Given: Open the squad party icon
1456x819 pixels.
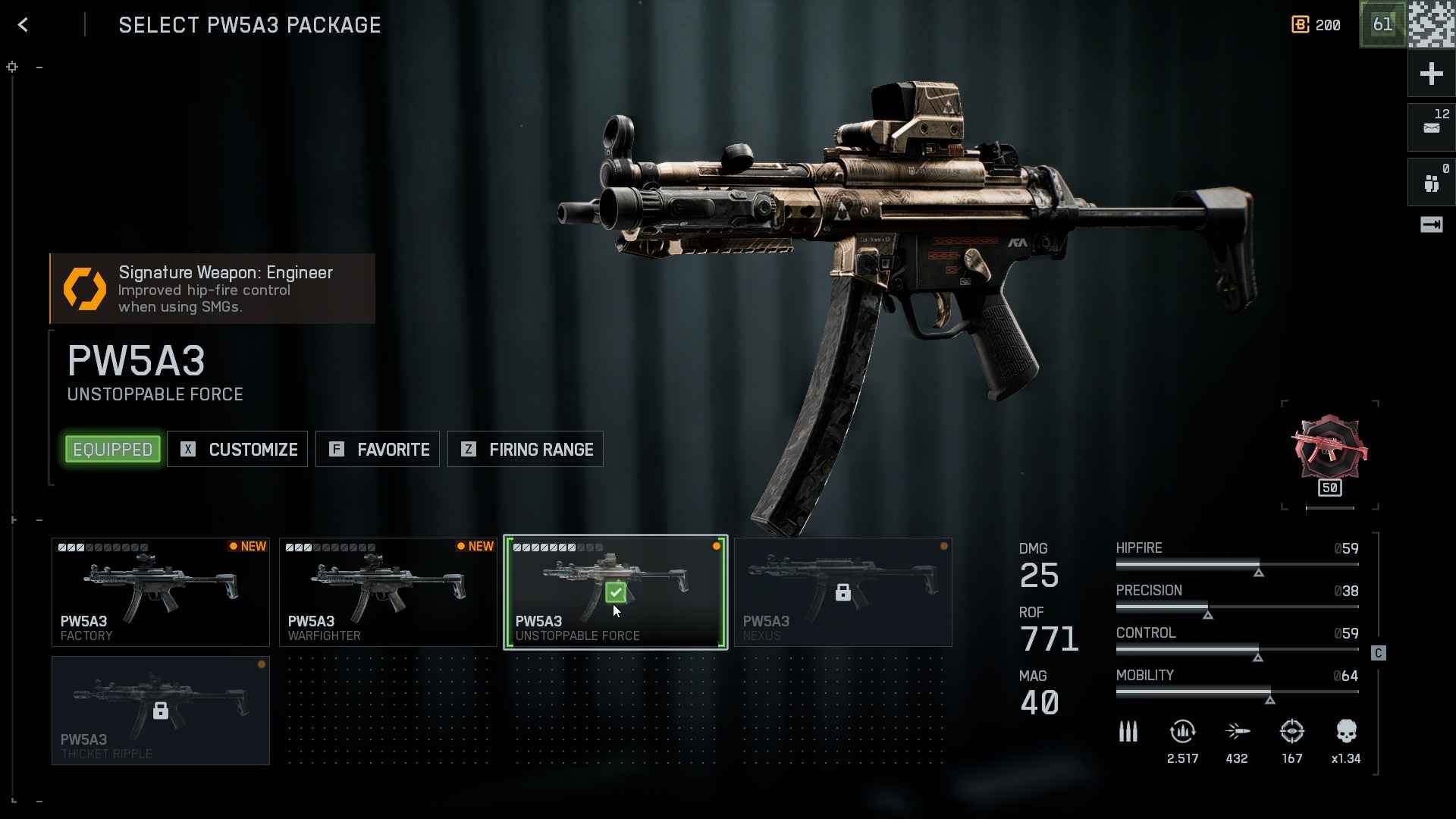Looking at the screenshot, I should 1431,182.
